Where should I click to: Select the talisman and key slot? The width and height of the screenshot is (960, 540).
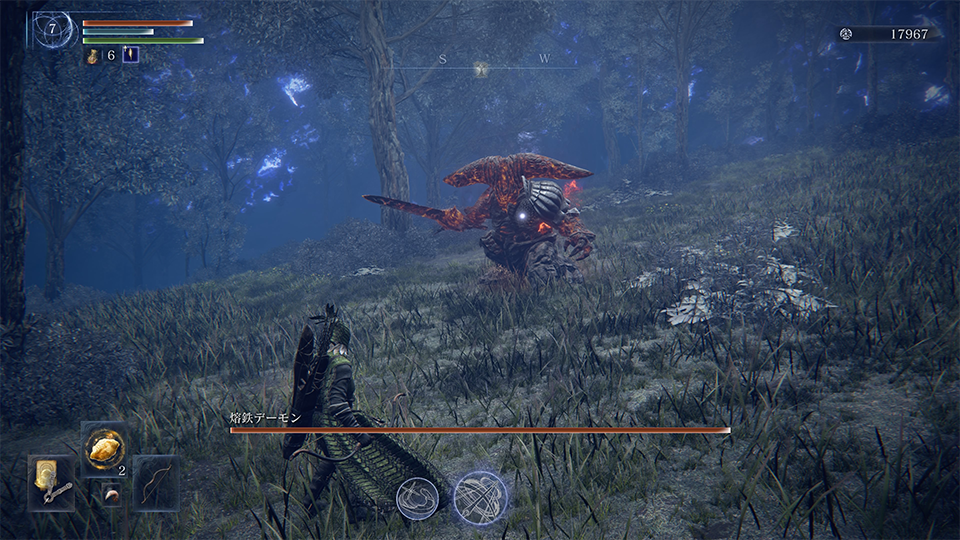coord(52,483)
